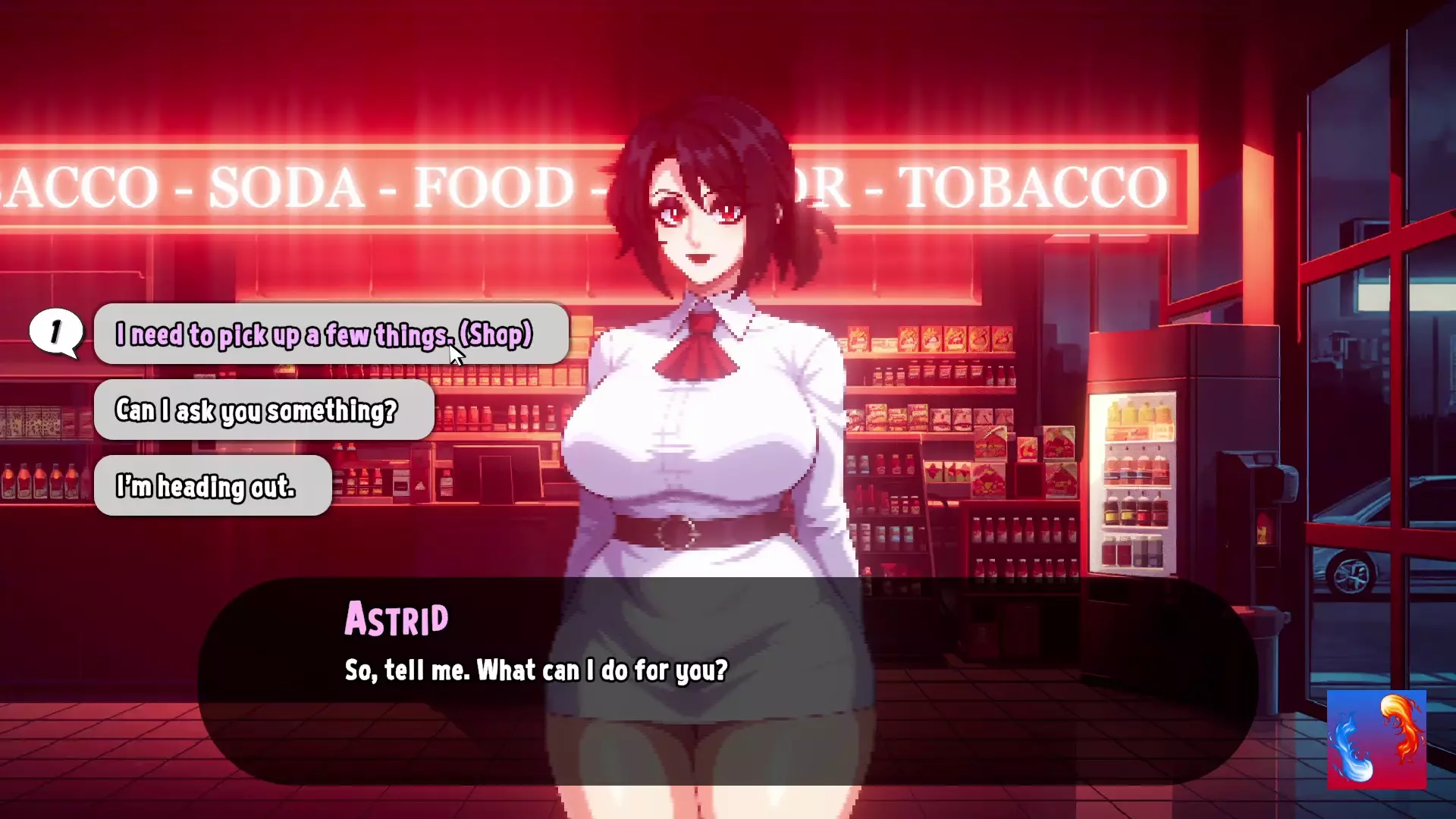Choose "I need to pick up a few things" shop option
This screenshot has height=819, width=1456.
click(331, 334)
